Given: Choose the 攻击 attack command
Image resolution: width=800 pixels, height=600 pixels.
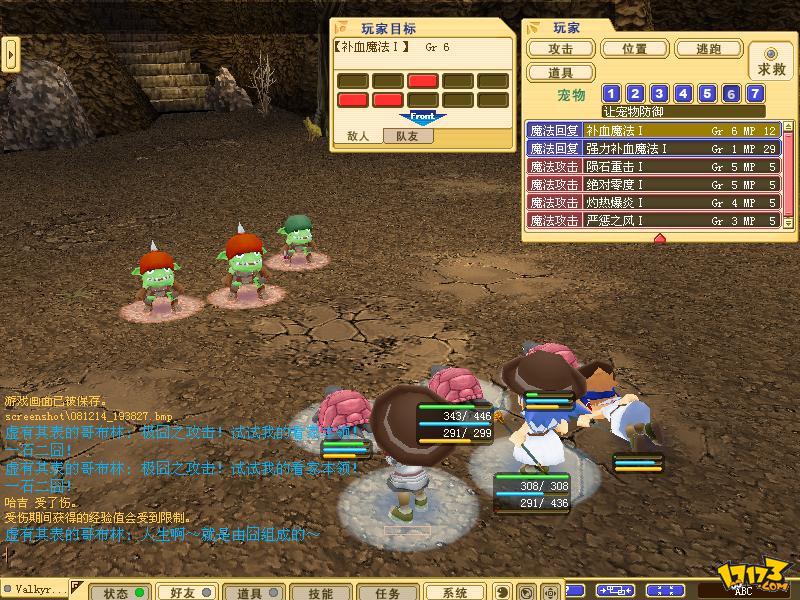Looking at the screenshot, I should [561, 49].
